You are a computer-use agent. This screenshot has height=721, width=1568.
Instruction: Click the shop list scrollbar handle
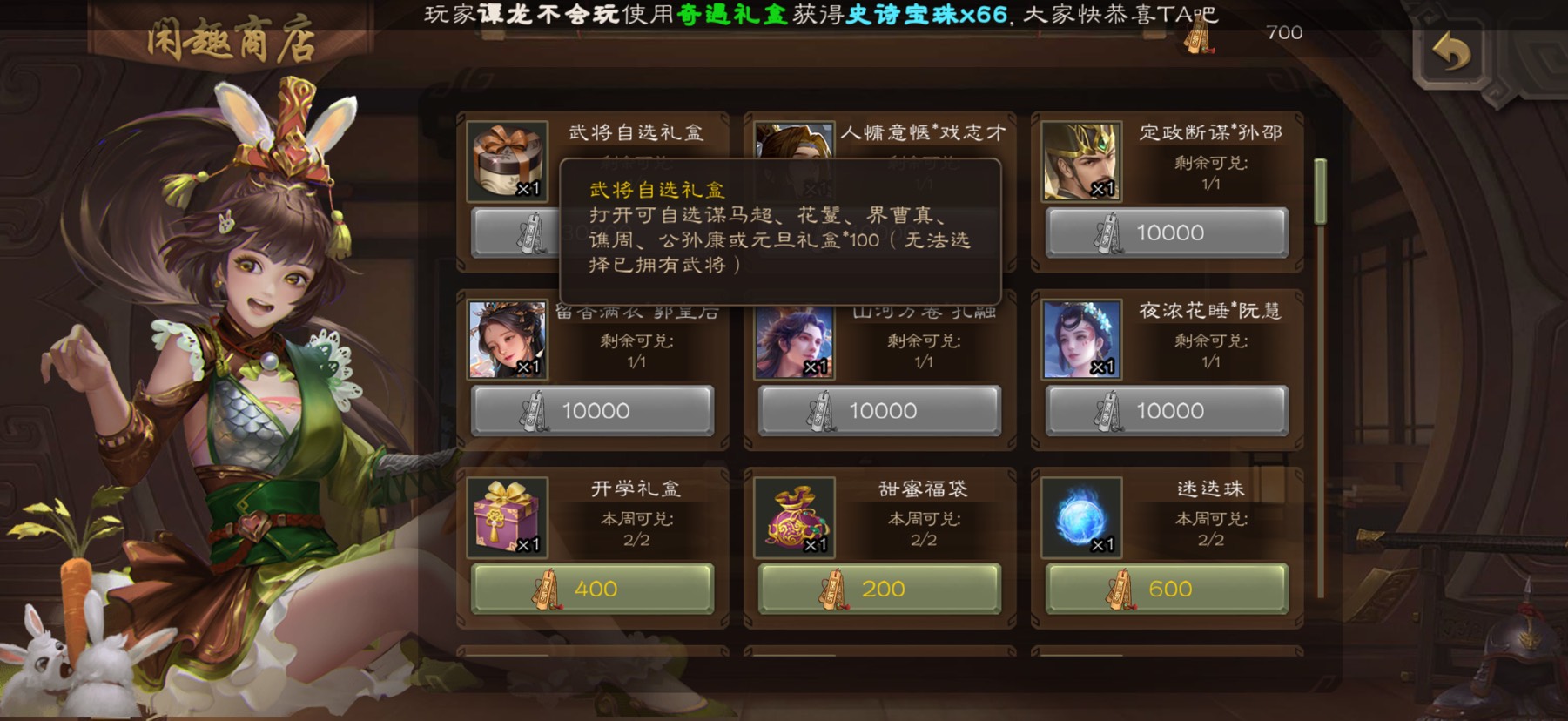pos(1320,192)
